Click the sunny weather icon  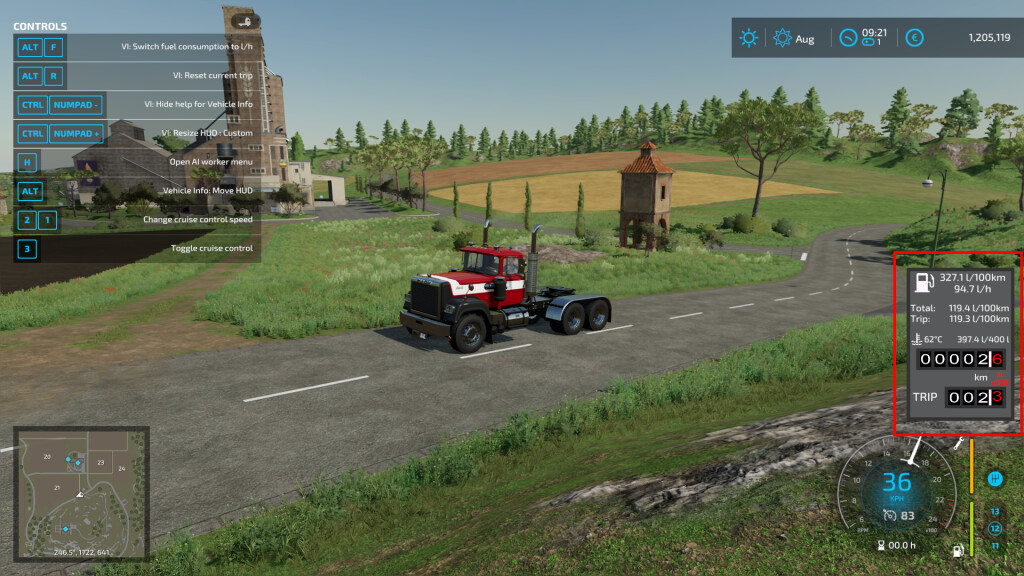[x=748, y=38]
